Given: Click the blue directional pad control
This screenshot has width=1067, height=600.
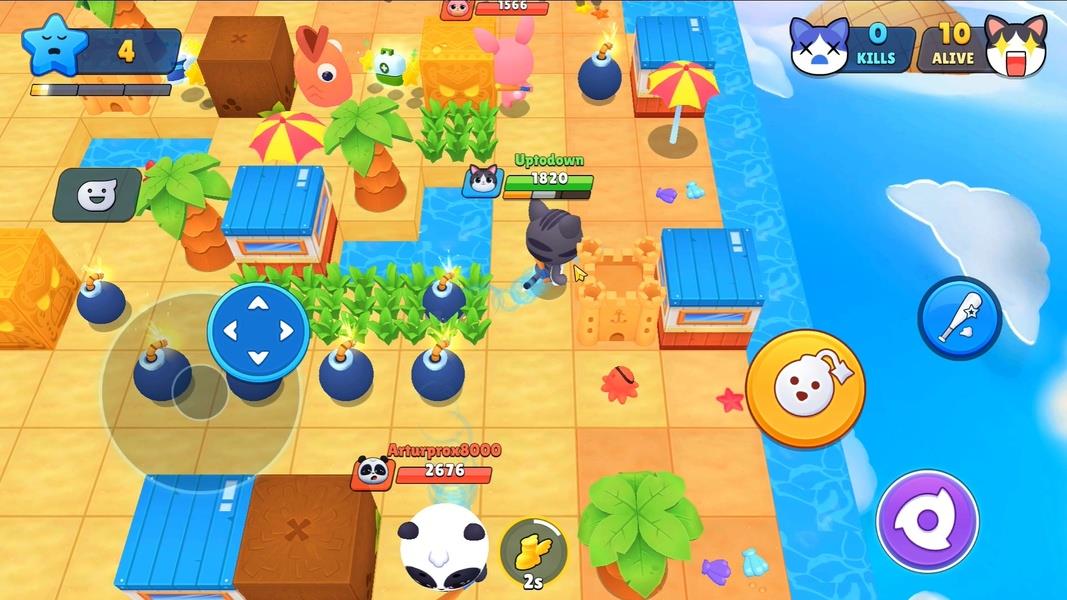Looking at the screenshot, I should point(257,331).
